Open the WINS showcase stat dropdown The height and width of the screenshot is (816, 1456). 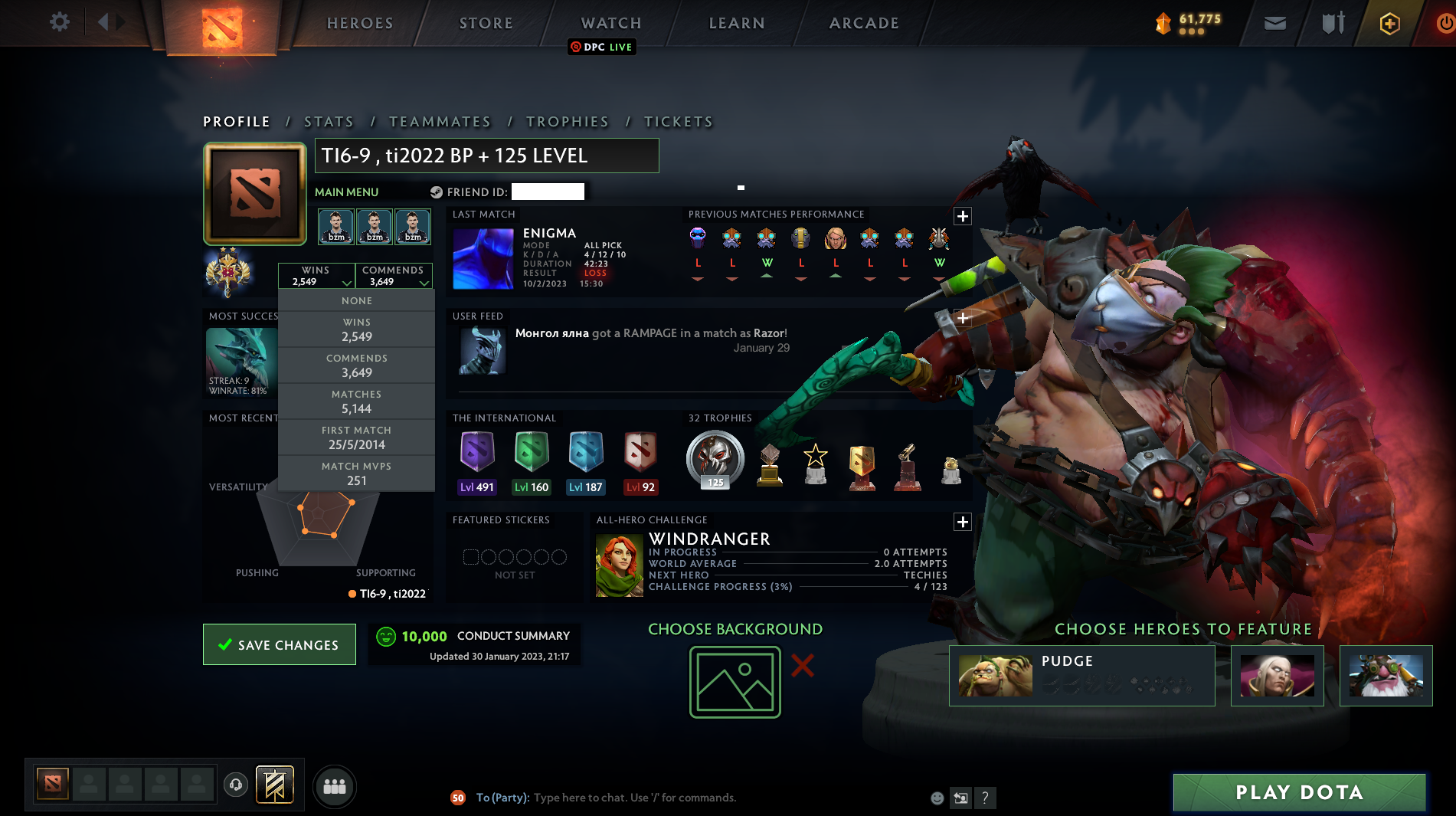316,275
